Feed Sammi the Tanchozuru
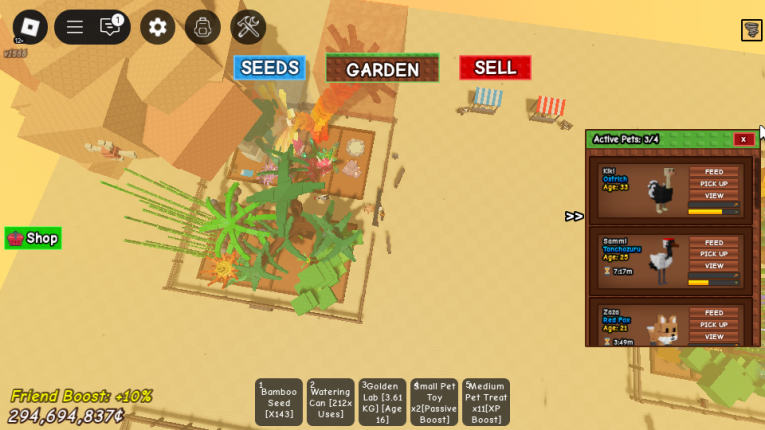The width and height of the screenshot is (765, 430). tap(714, 243)
